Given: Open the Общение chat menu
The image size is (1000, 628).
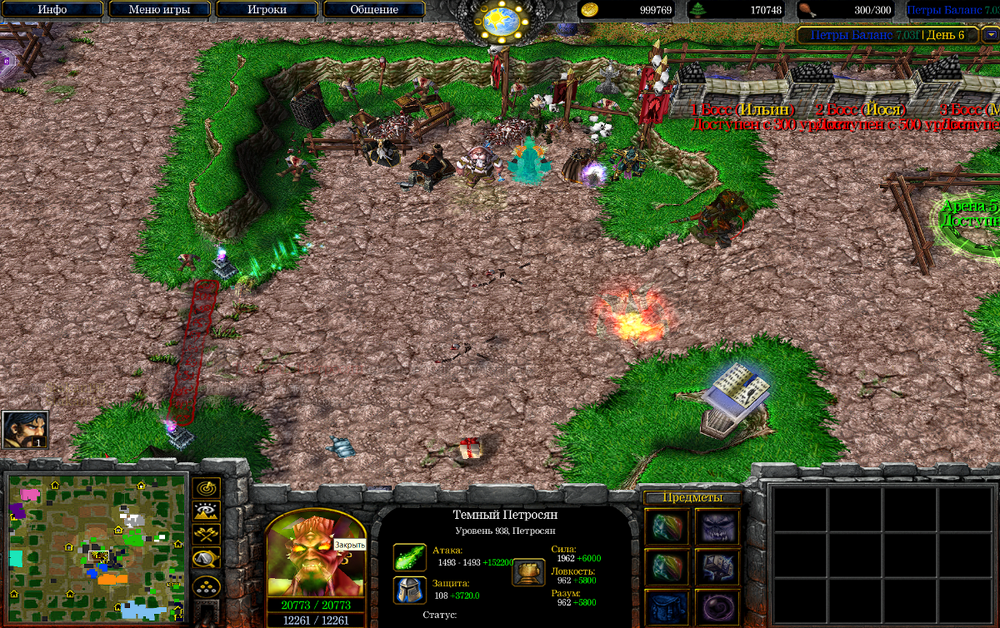Looking at the screenshot, I should 373,10.
